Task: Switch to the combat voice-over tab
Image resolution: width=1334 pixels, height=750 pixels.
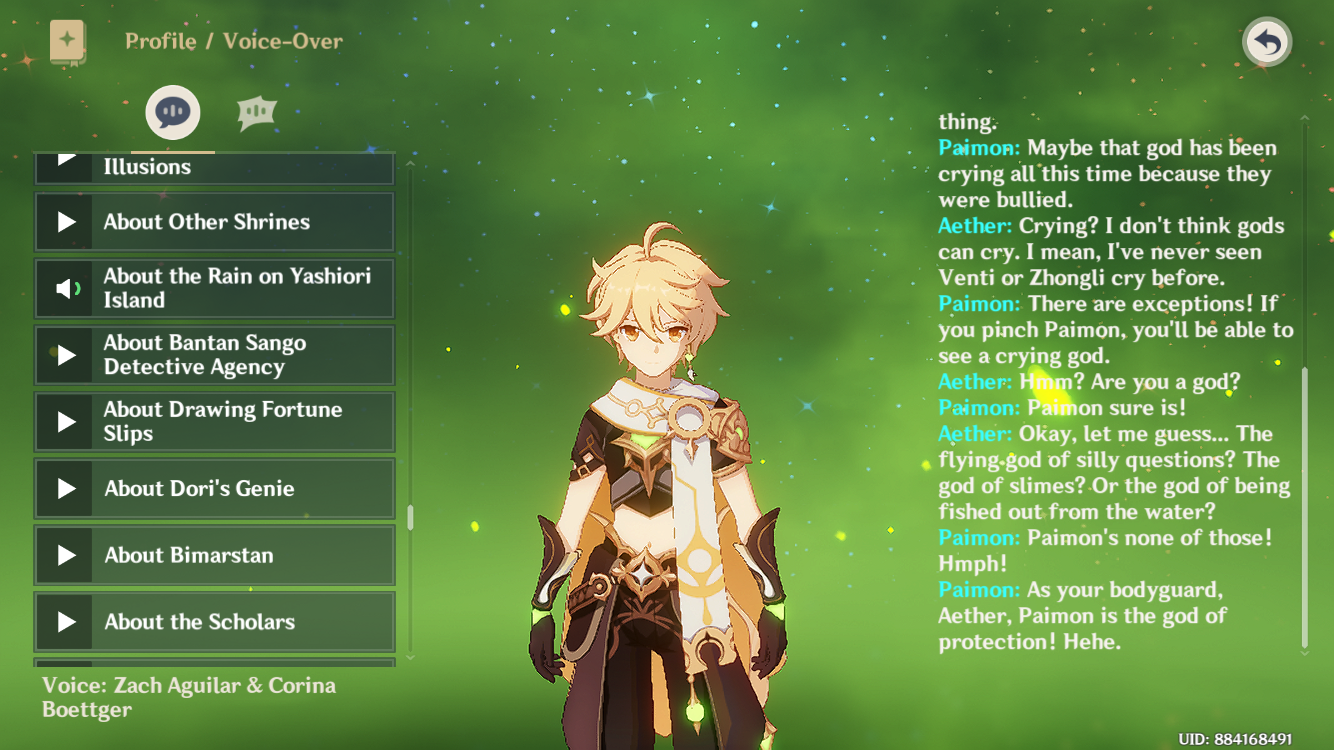Action: (256, 113)
